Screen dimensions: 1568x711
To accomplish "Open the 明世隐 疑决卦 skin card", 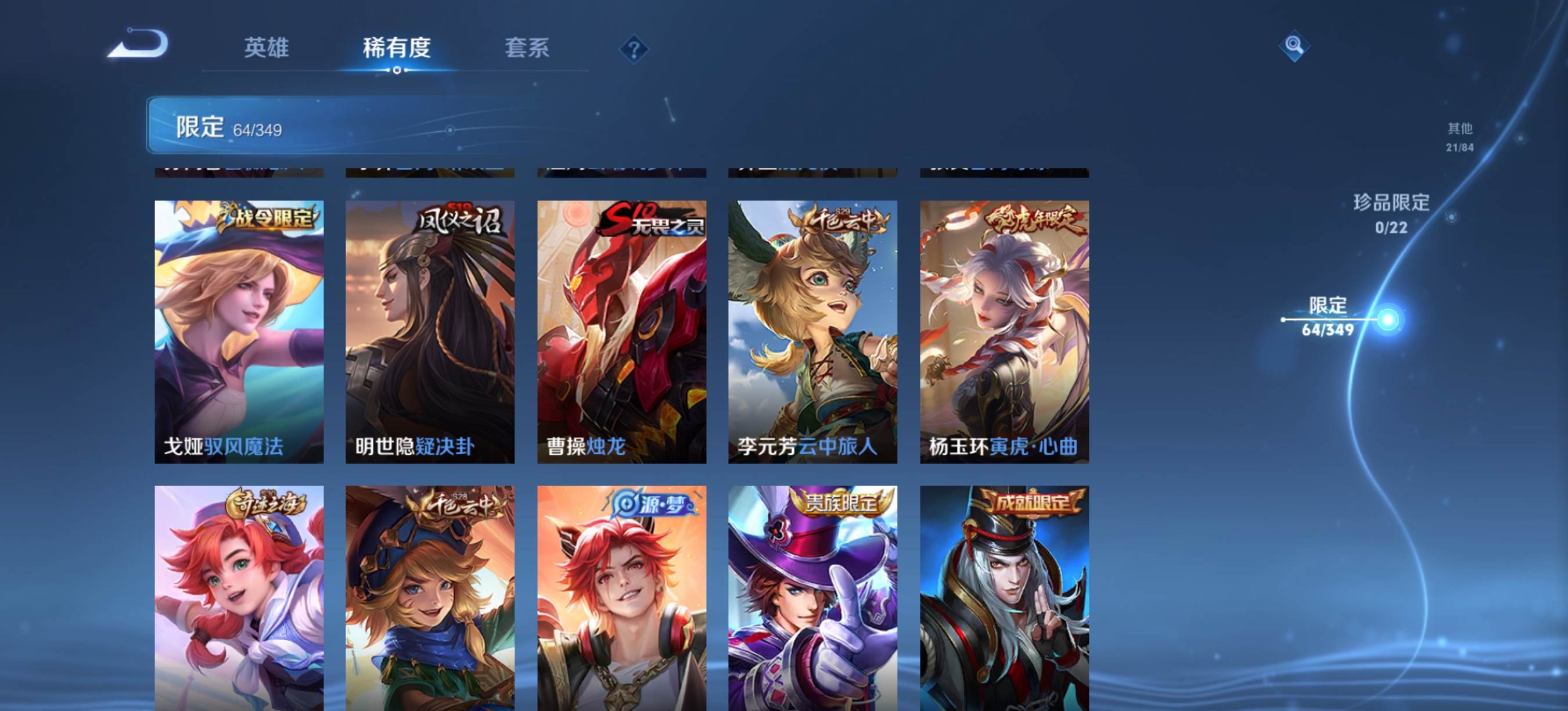I will tap(430, 332).
